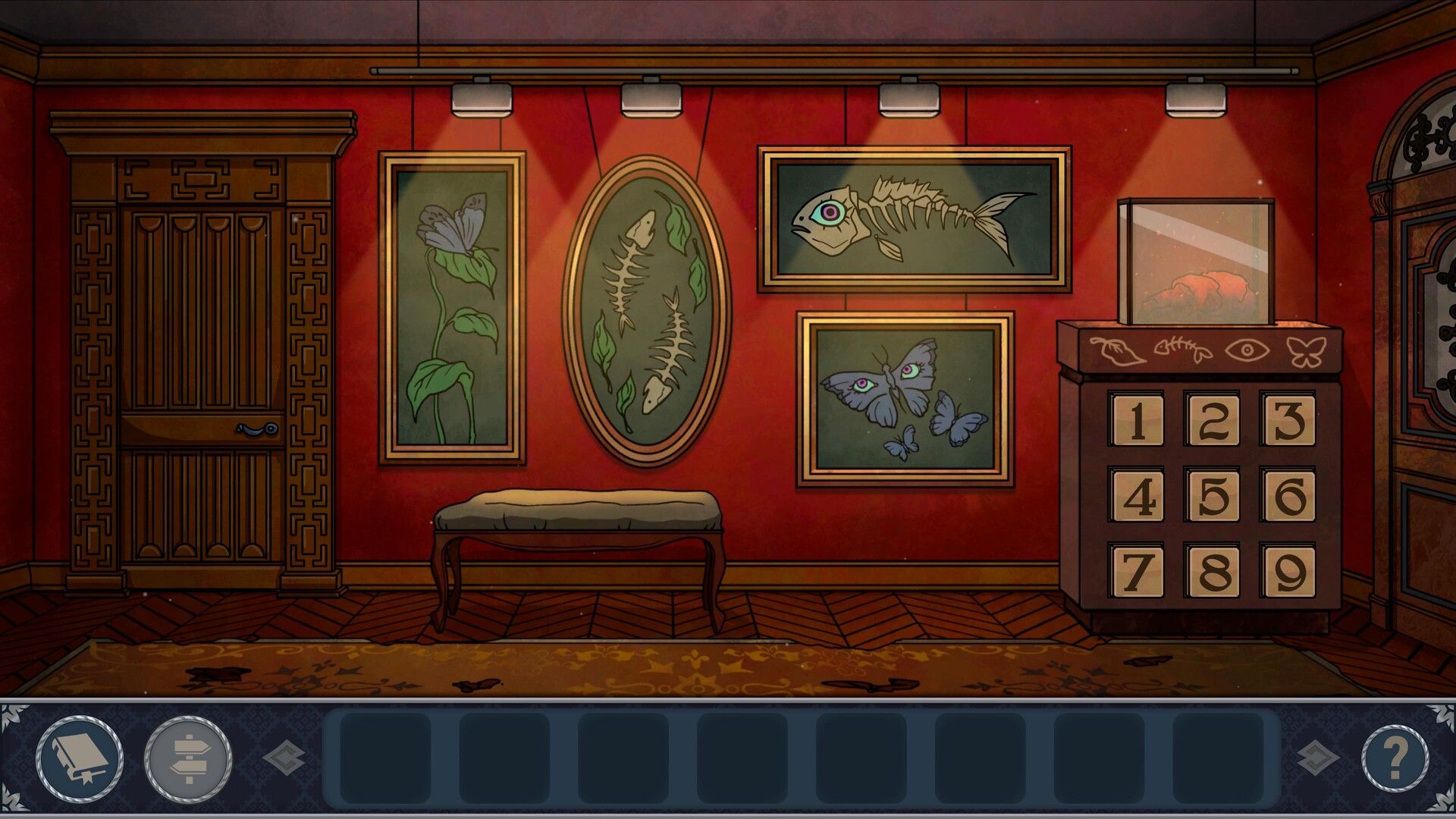
Task: Select the number 2 keypad button
Action: pyautogui.click(x=1213, y=419)
